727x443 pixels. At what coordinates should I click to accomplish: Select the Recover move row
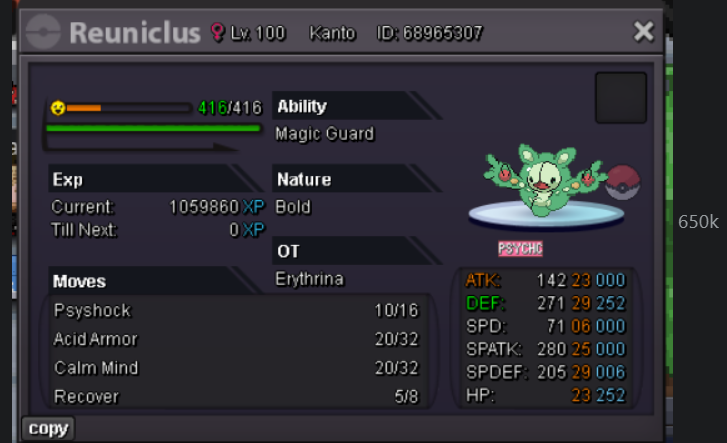pos(236,397)
